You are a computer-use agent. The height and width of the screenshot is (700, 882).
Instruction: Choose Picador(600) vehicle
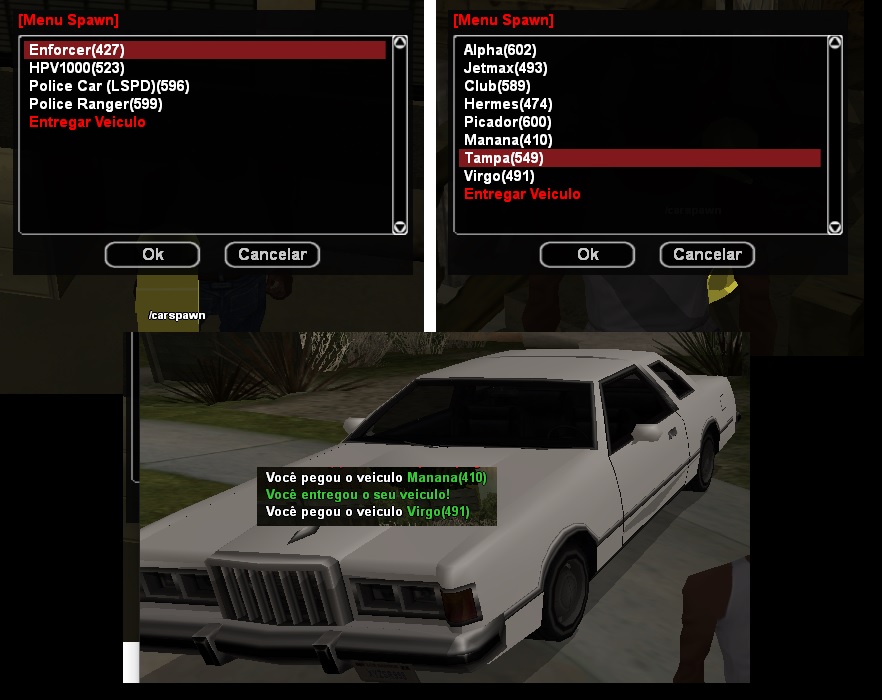pyautogui.click(x=508, y=122)
